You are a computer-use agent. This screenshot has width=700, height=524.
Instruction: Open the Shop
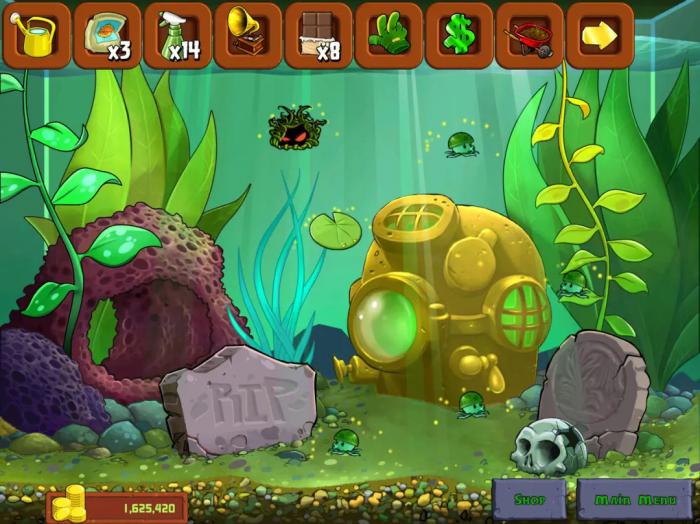530,499
